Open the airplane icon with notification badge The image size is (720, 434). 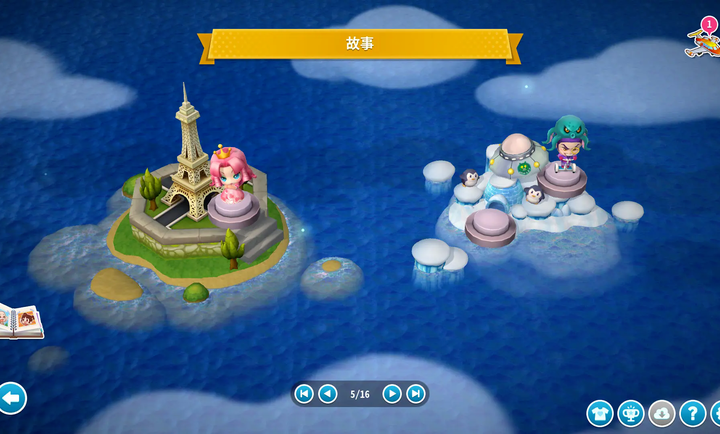(x=702, y=40)
